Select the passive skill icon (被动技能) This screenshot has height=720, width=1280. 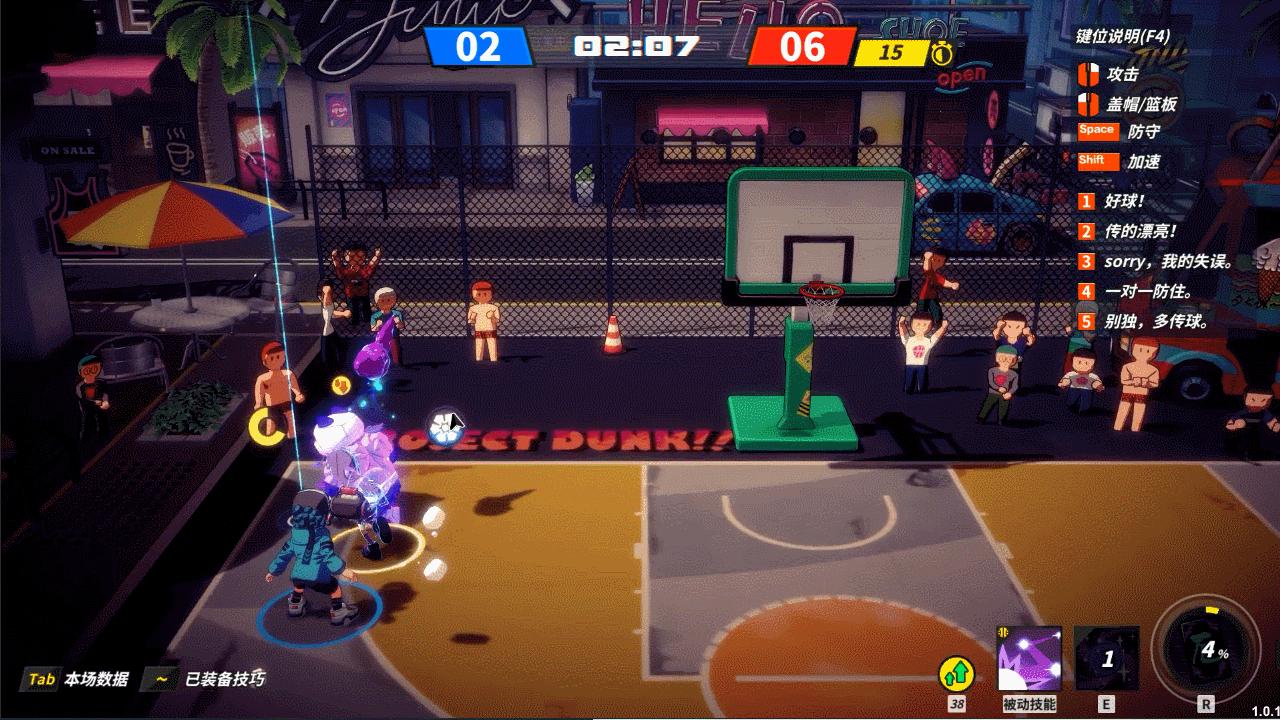click(x=1029, y=658)
